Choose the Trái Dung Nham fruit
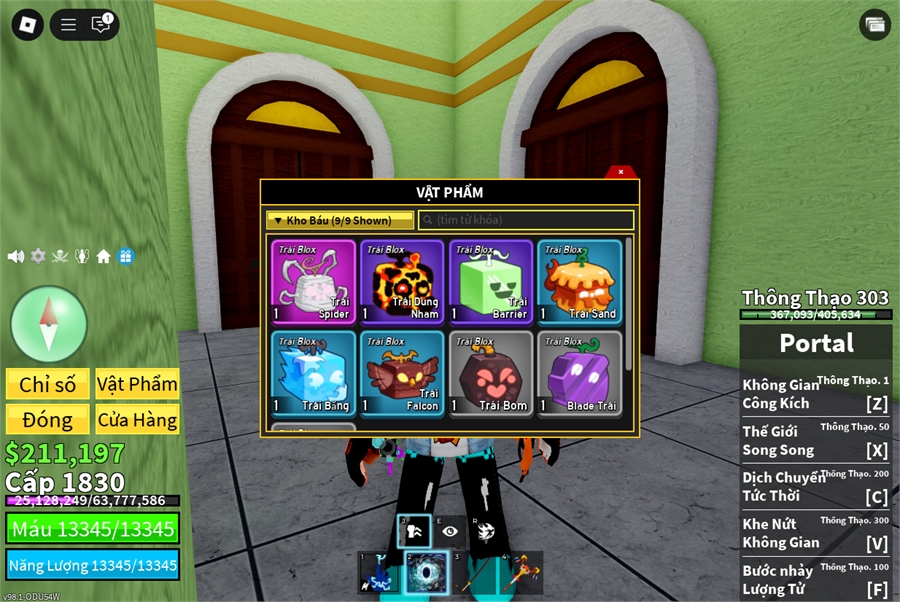The height and width of the screenshot is (602, 900). point(402,282)
